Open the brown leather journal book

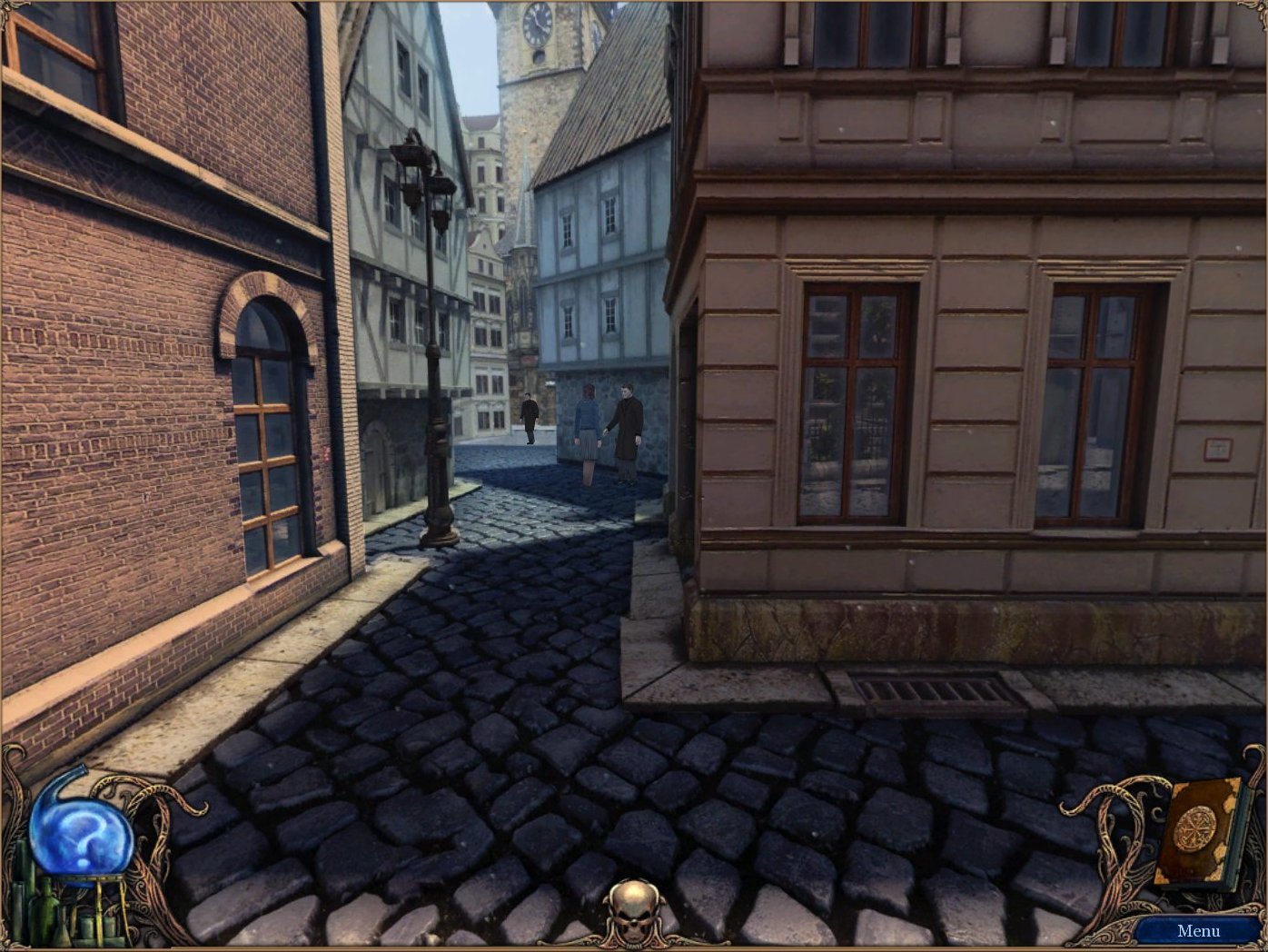coord(1195,830)
